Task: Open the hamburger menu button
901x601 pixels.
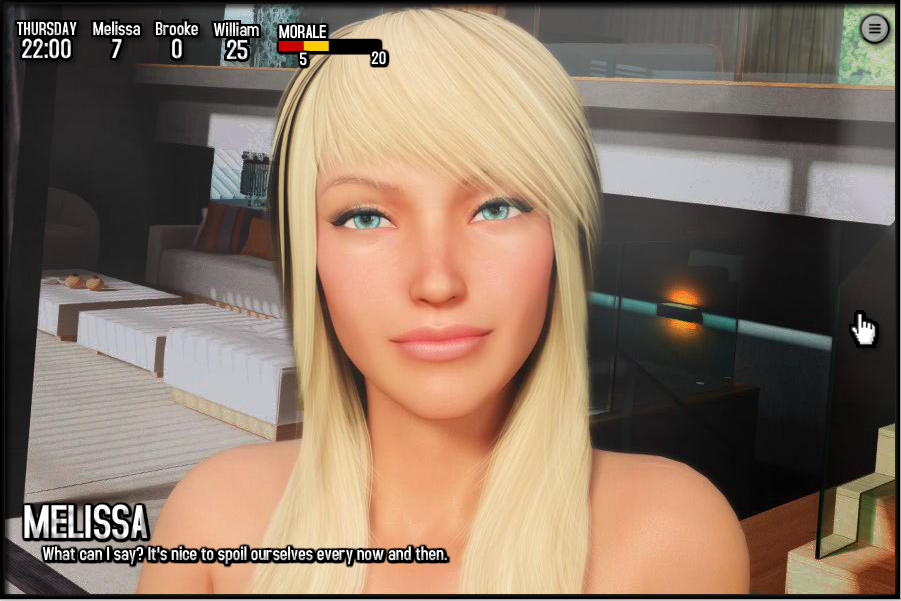Action: pyautogui.click(x=875, y=29)
